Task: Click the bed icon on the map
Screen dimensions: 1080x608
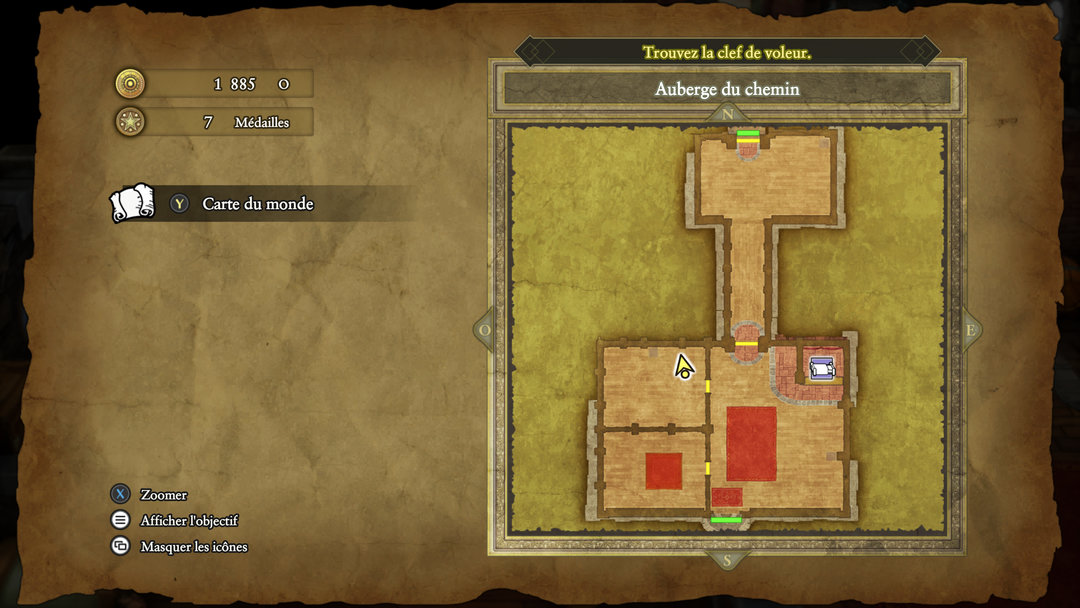Action: point(822,369)
